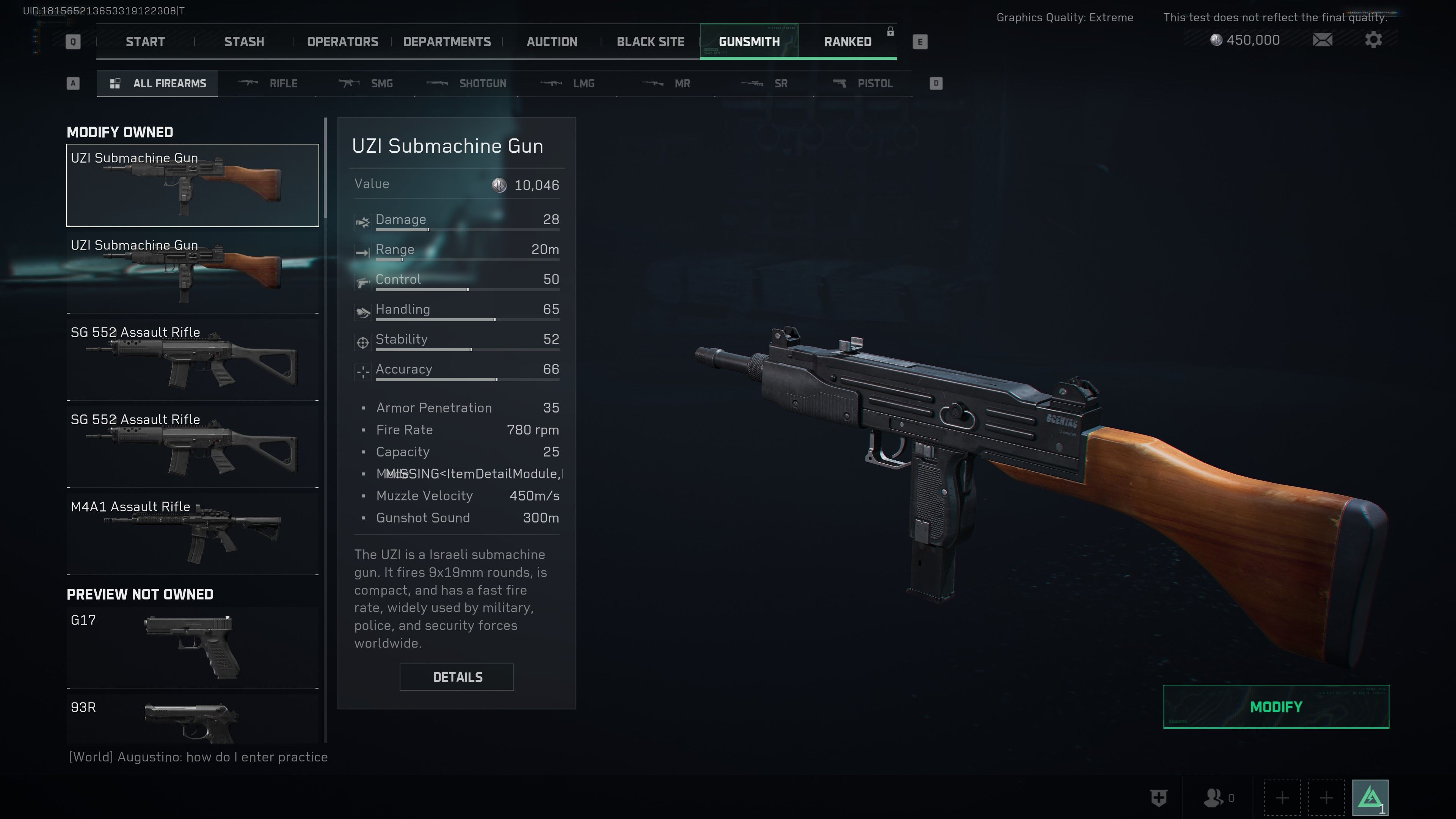Open the weapon DETAILS panel
Viewport: 1456px width, 819px height.
457,677
